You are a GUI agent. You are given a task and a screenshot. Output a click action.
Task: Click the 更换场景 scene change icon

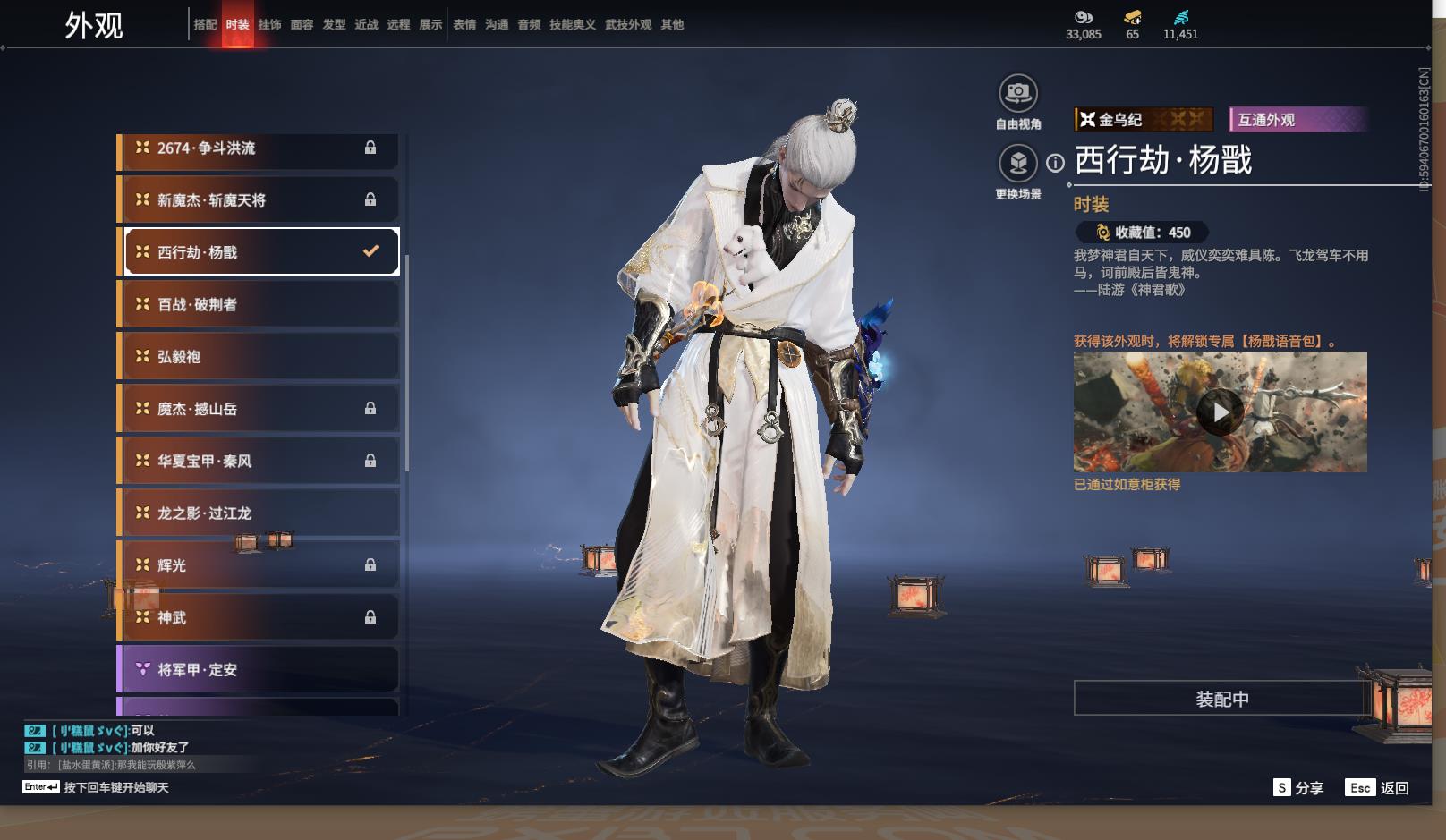pyautogui.click(x=1017, y=164)
